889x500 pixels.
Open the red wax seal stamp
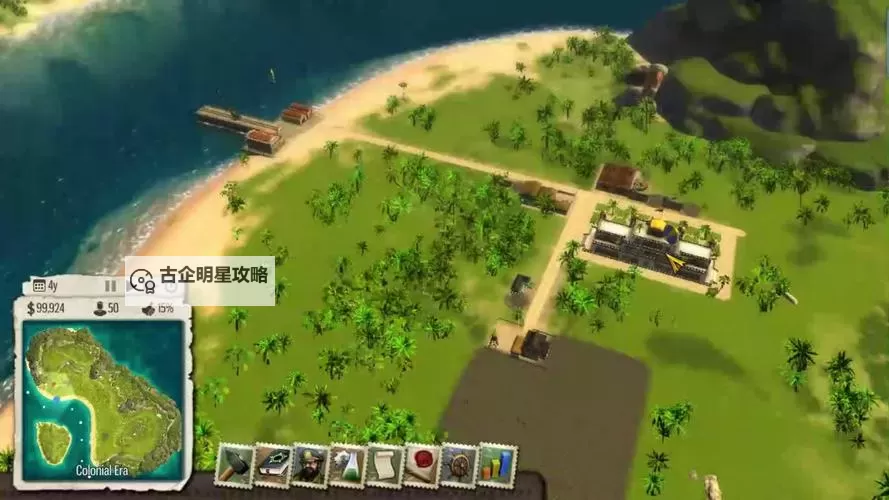click(422, 465)
